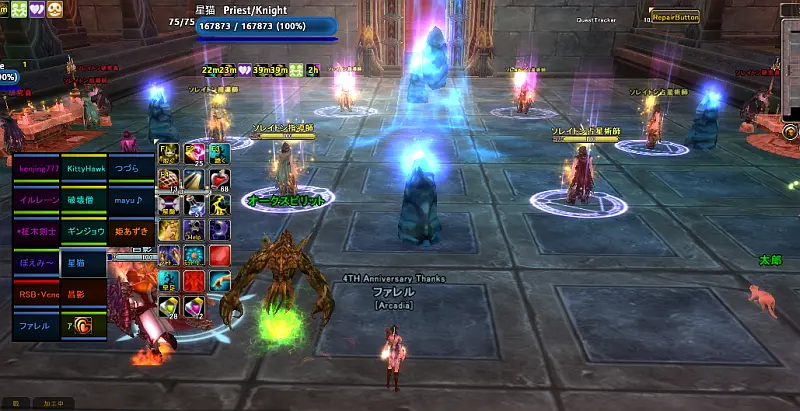Use the red heart potion with count 68

coord(219,180)
